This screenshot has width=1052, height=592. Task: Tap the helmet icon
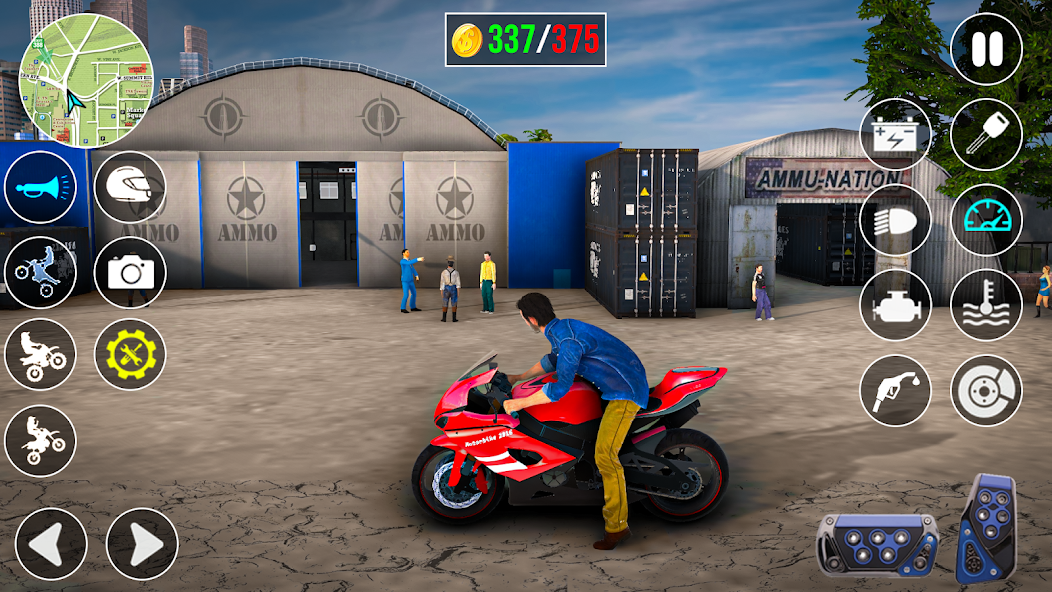click(x=130, y=187)
